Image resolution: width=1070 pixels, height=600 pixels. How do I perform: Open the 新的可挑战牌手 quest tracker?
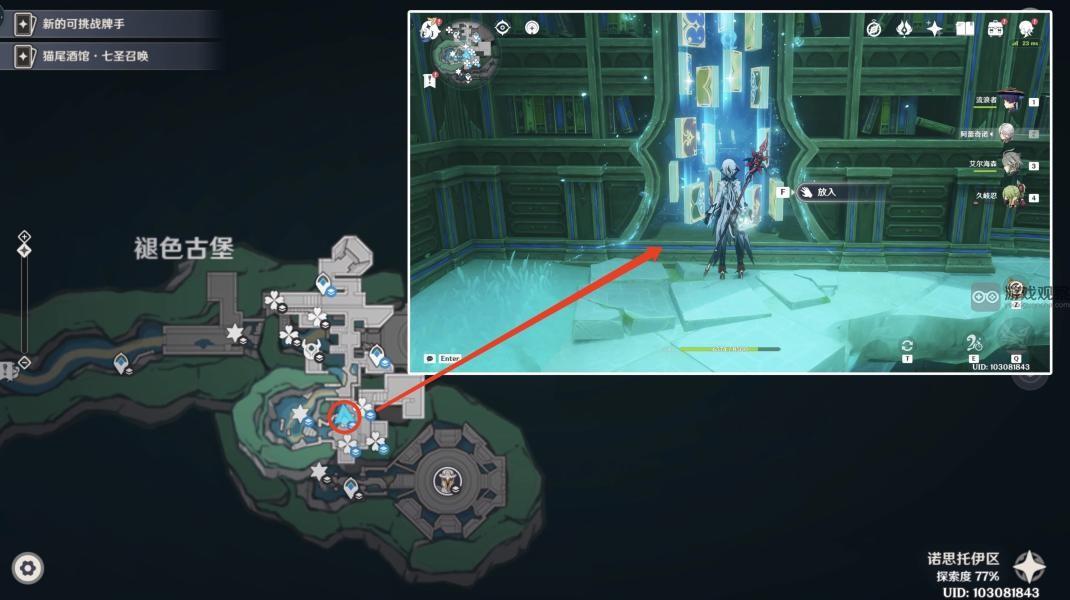110,23
